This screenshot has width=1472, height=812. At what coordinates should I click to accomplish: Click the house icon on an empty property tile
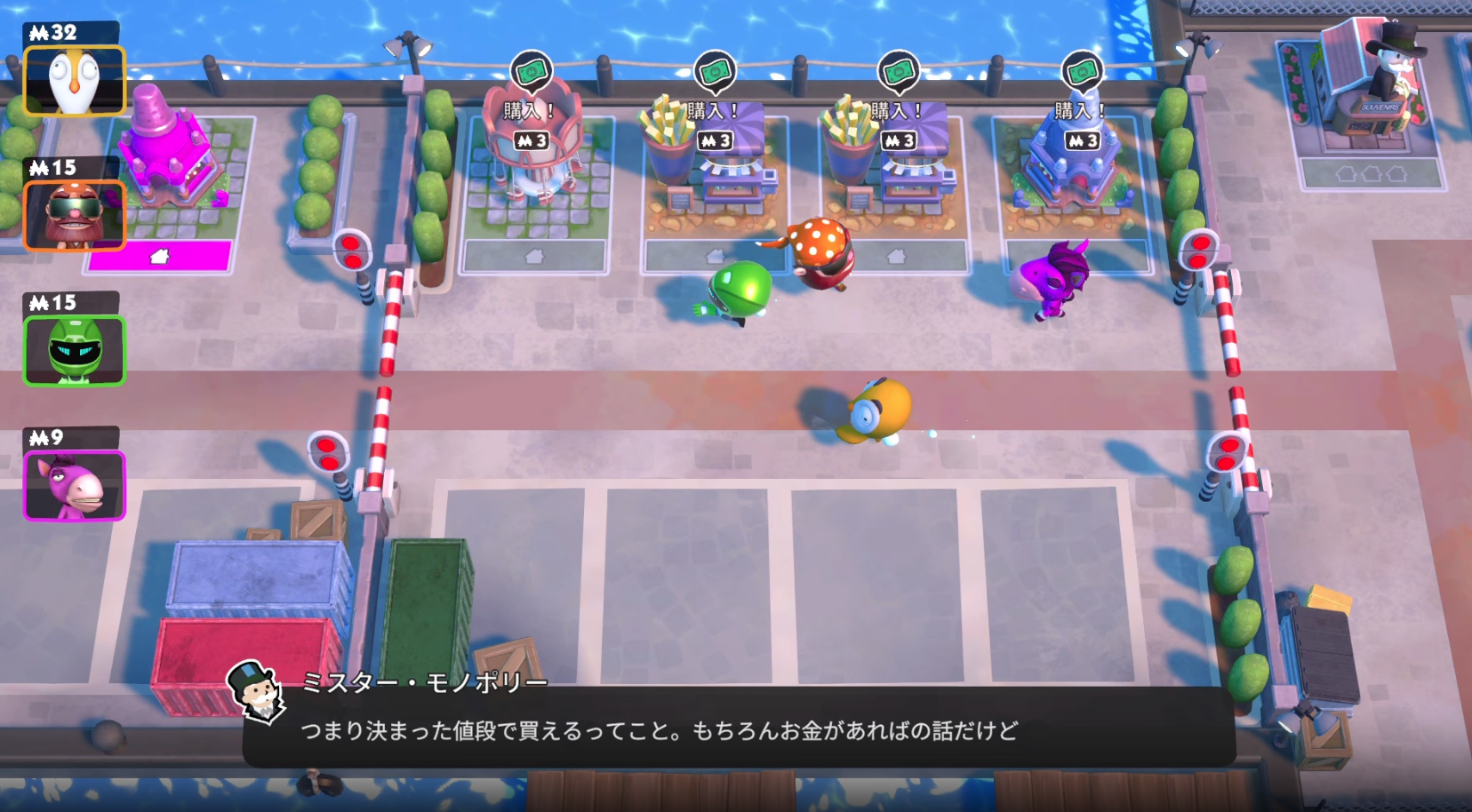[536, 257]
